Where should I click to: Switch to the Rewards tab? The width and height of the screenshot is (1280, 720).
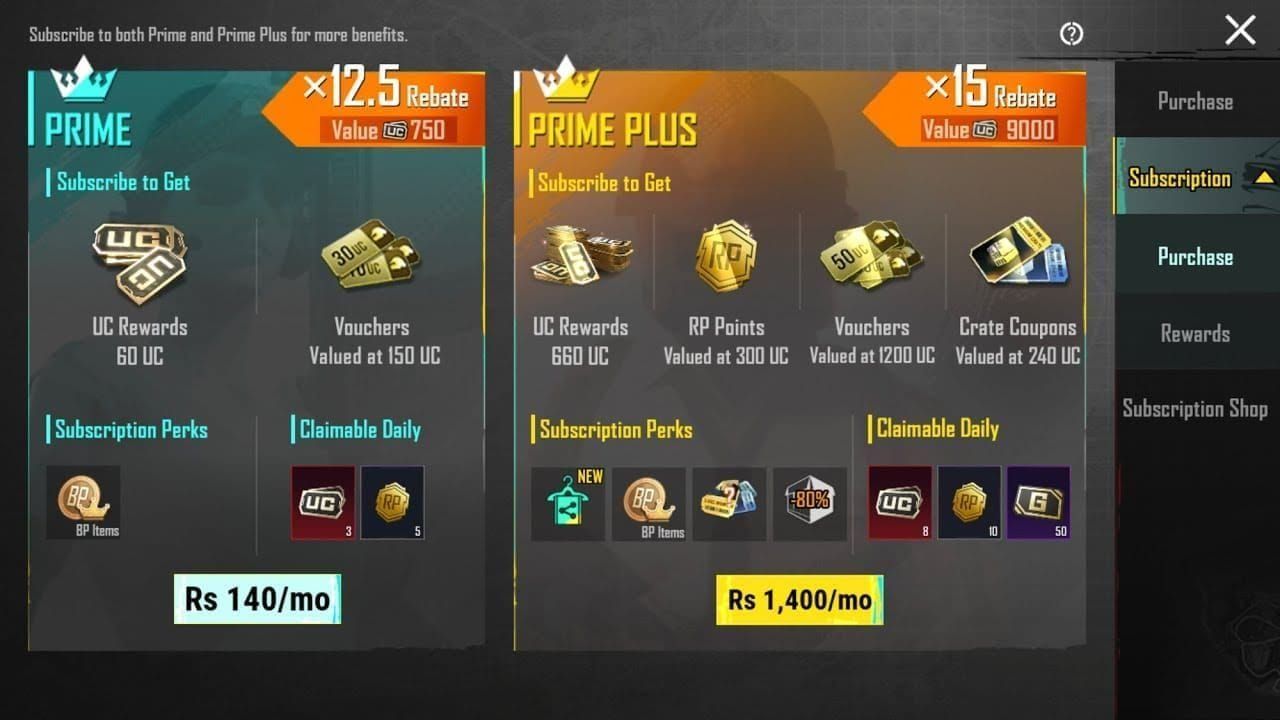click(1194, 333)
